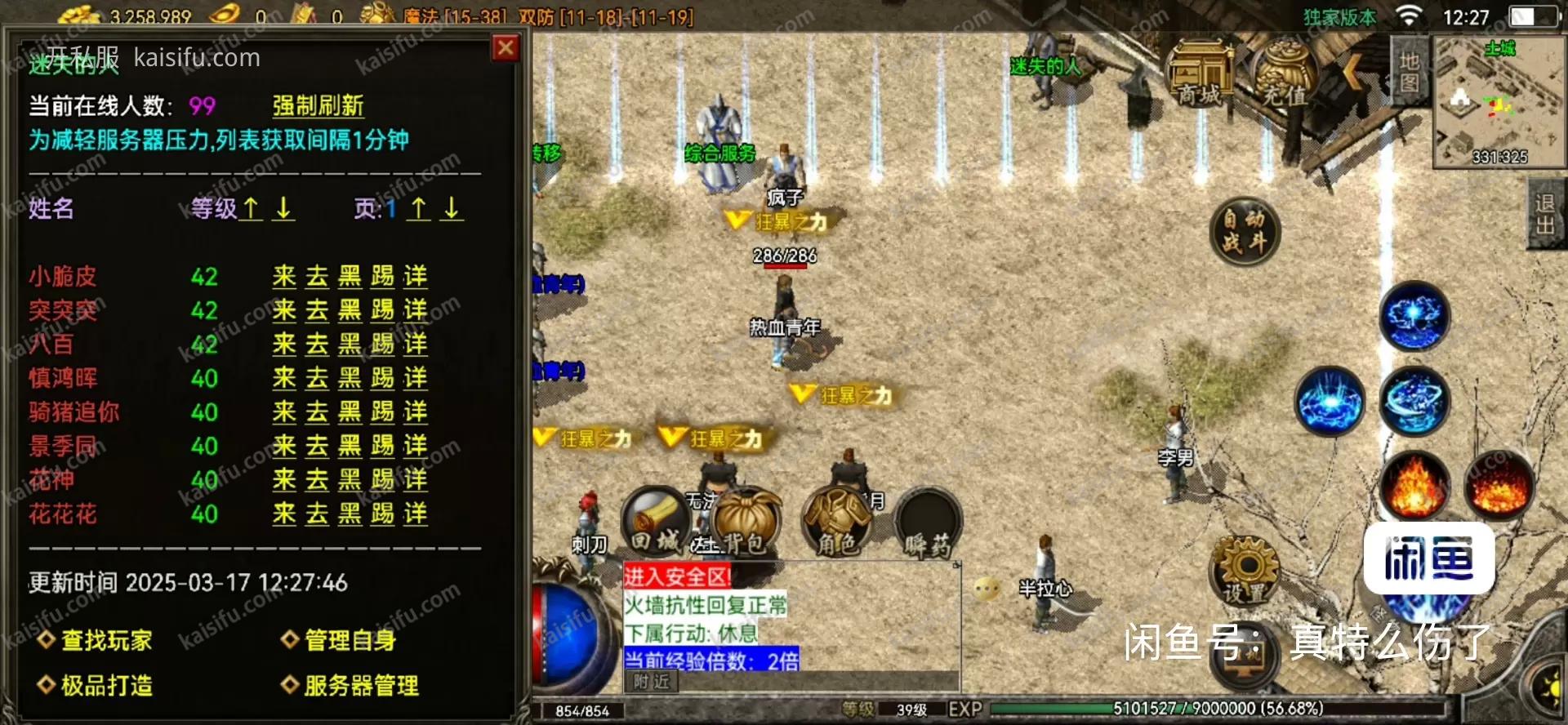Open the 角色 character sheet
The height and width of the screenshot is (725, 1568).
[837, 521]
